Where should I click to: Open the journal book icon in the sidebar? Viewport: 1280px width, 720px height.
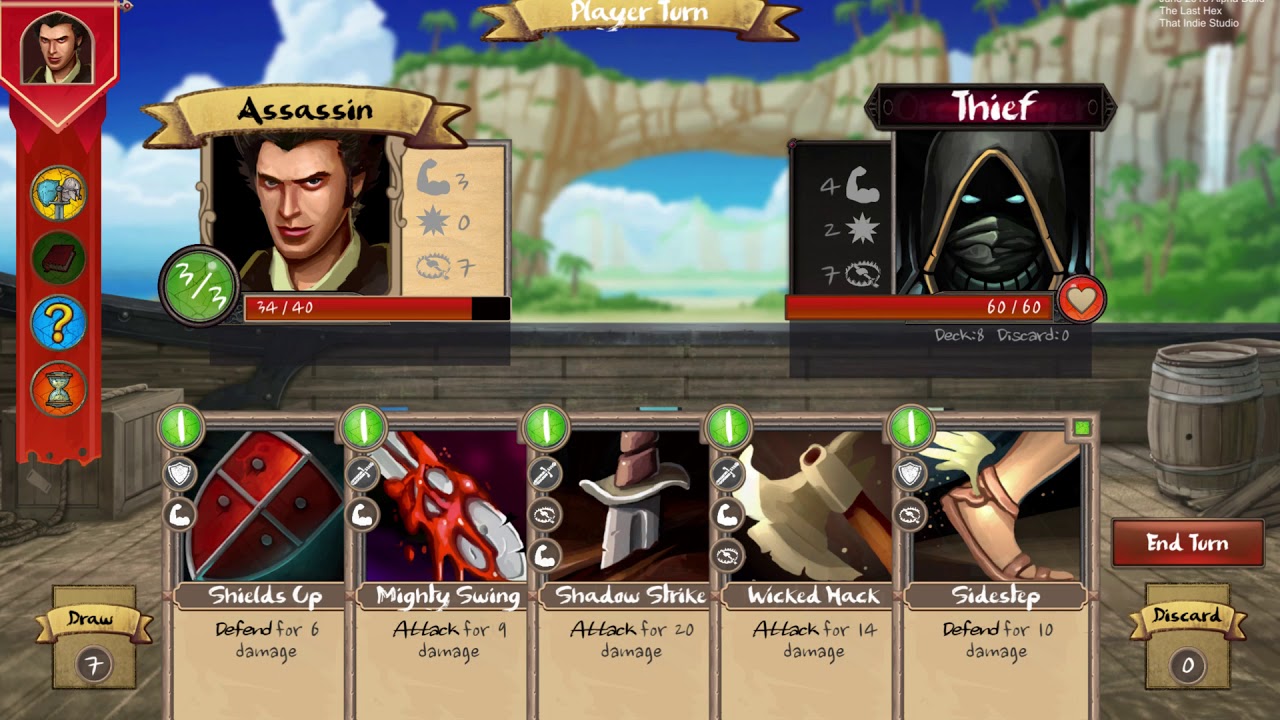tap(62, 255)
